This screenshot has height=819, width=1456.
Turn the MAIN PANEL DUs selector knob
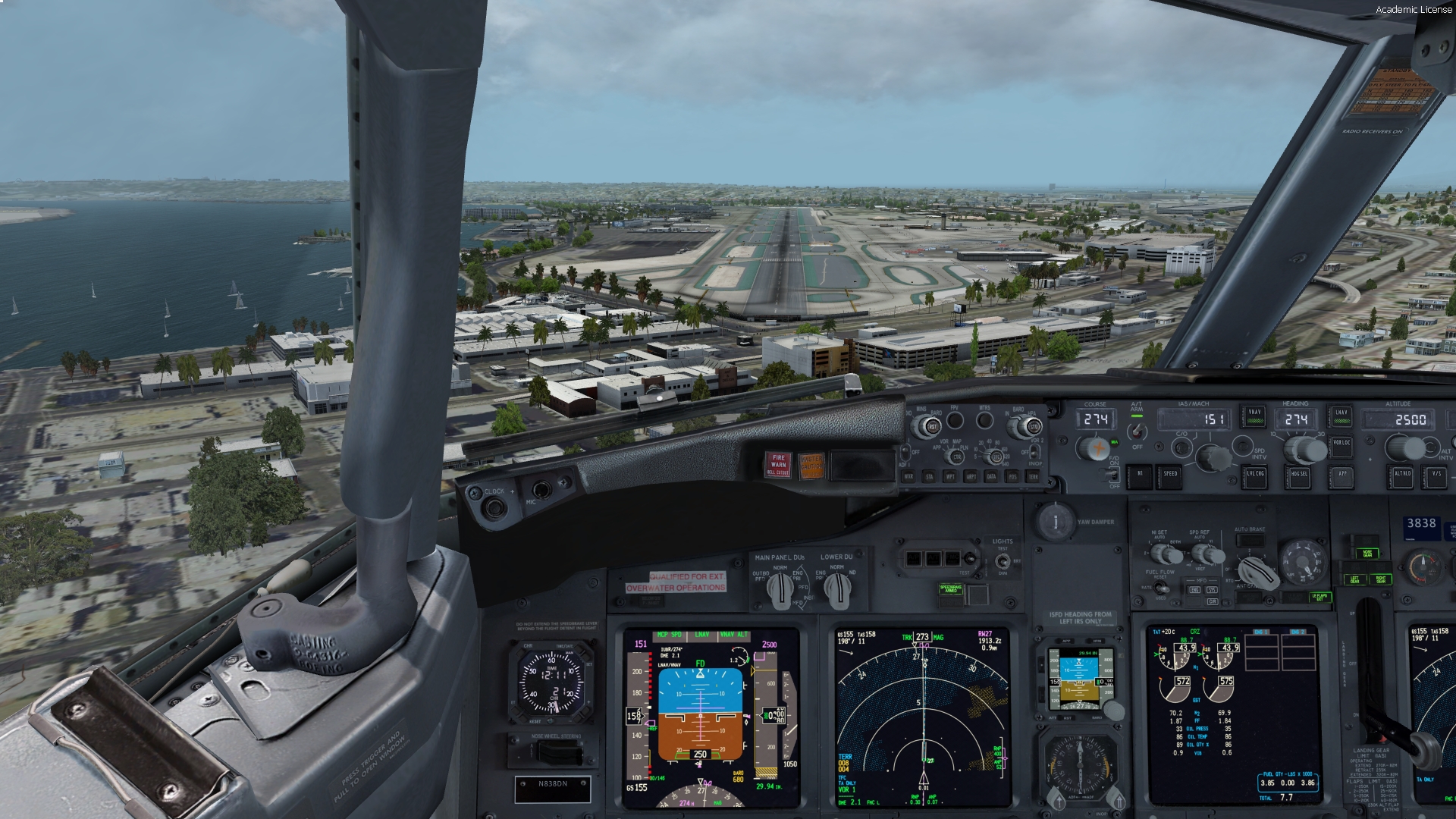780,588
